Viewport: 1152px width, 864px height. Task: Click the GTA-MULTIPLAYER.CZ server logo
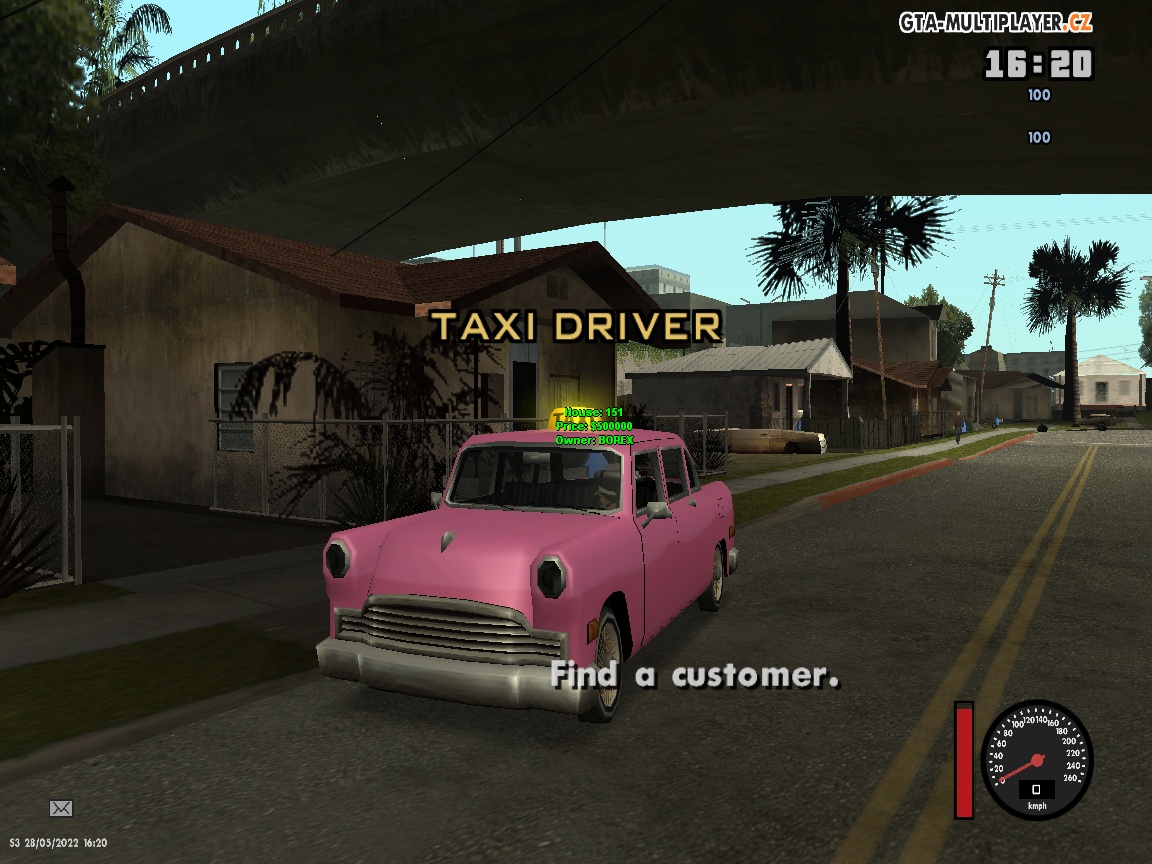[x=995, y=22]
